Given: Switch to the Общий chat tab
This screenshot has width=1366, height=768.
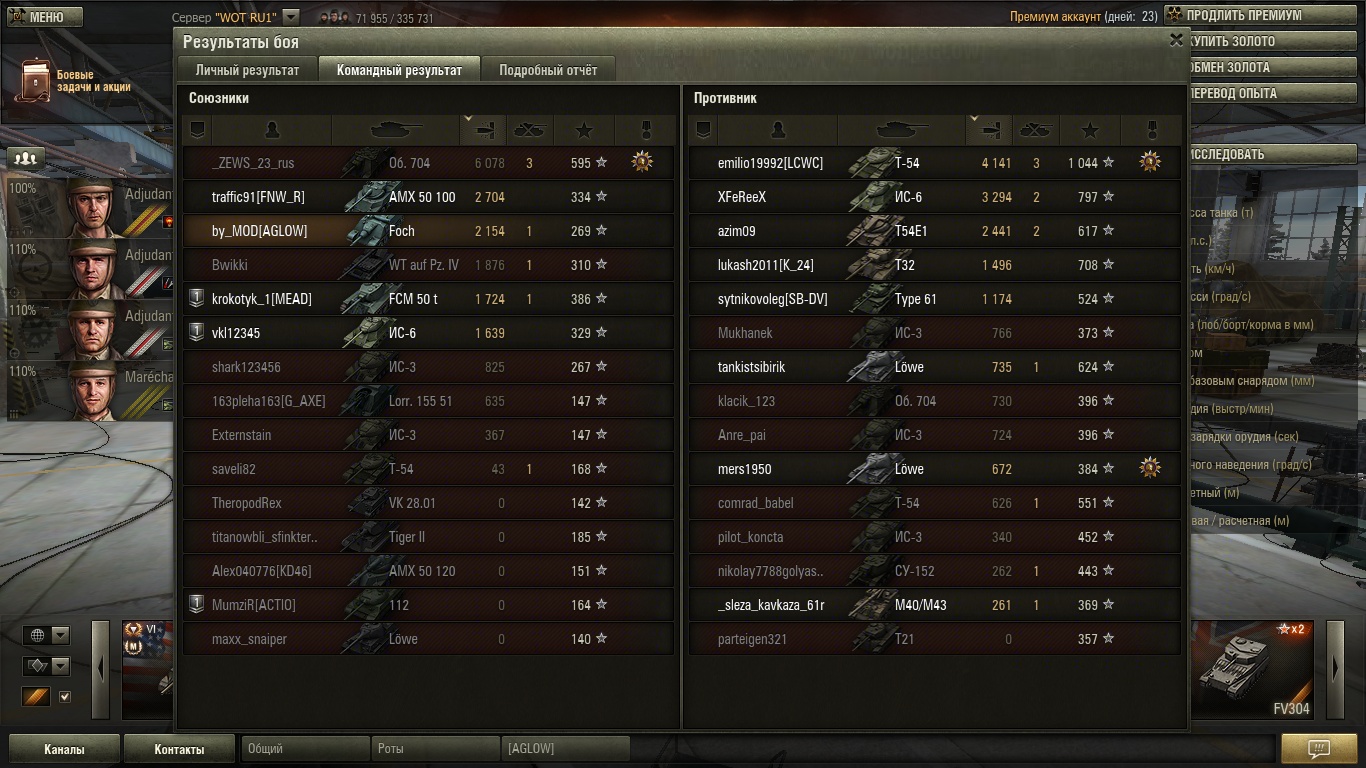Looking at the screenshot, I should coord(305,749).
